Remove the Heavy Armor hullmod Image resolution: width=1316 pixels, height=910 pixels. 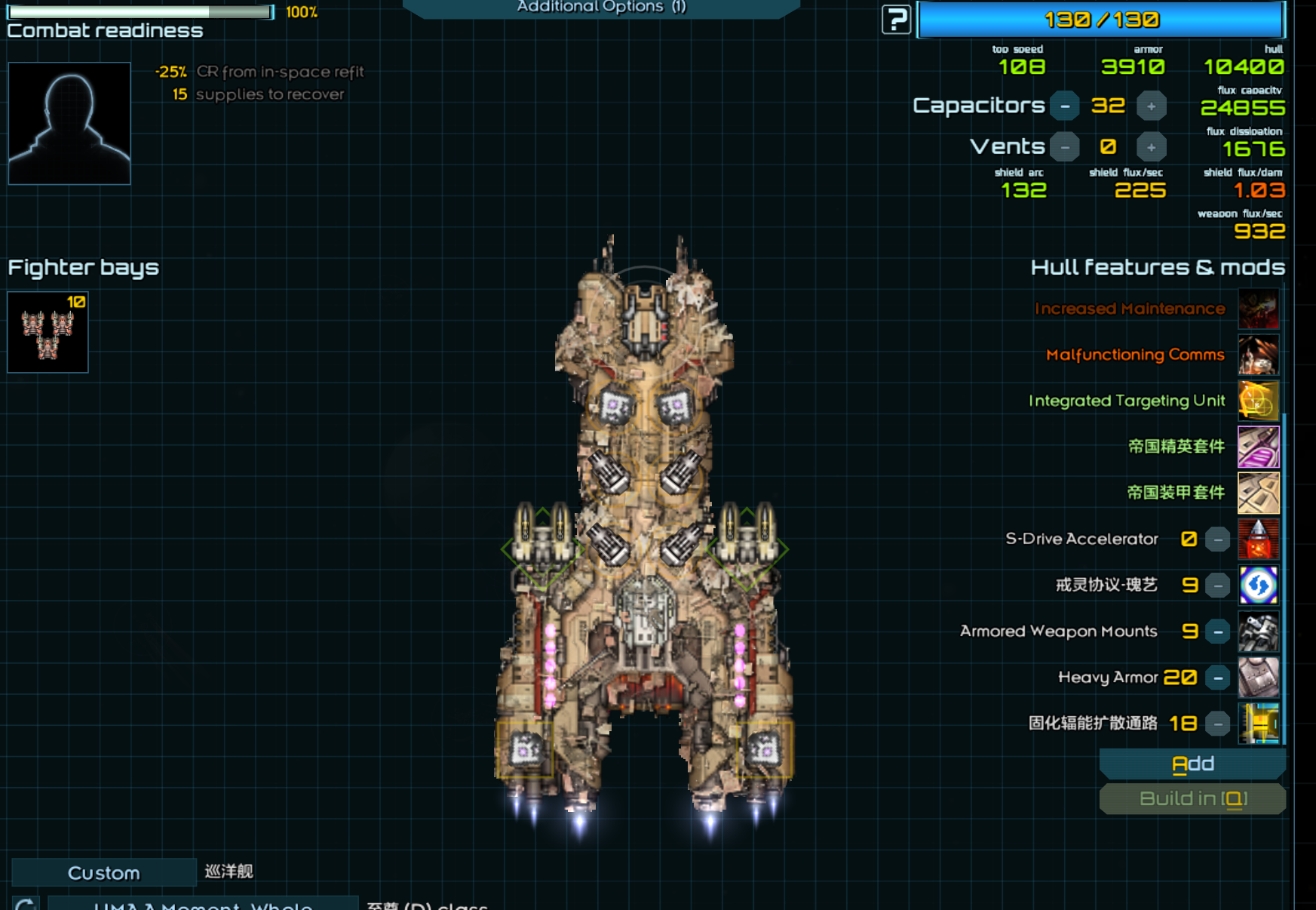[x=1217, y=678]
